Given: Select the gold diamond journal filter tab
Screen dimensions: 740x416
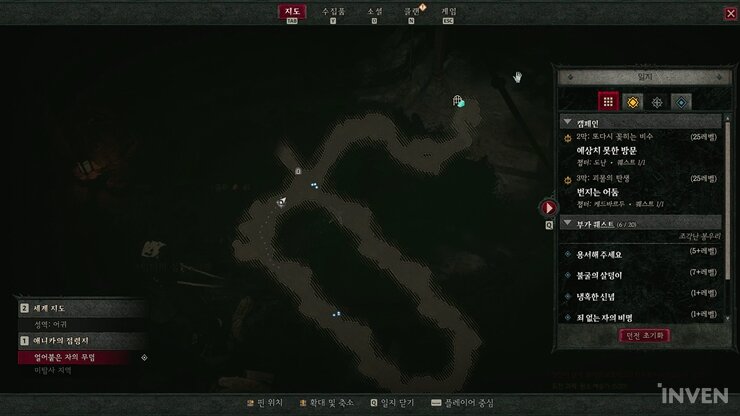Looking at the screenshot, I should pos(633,101).
